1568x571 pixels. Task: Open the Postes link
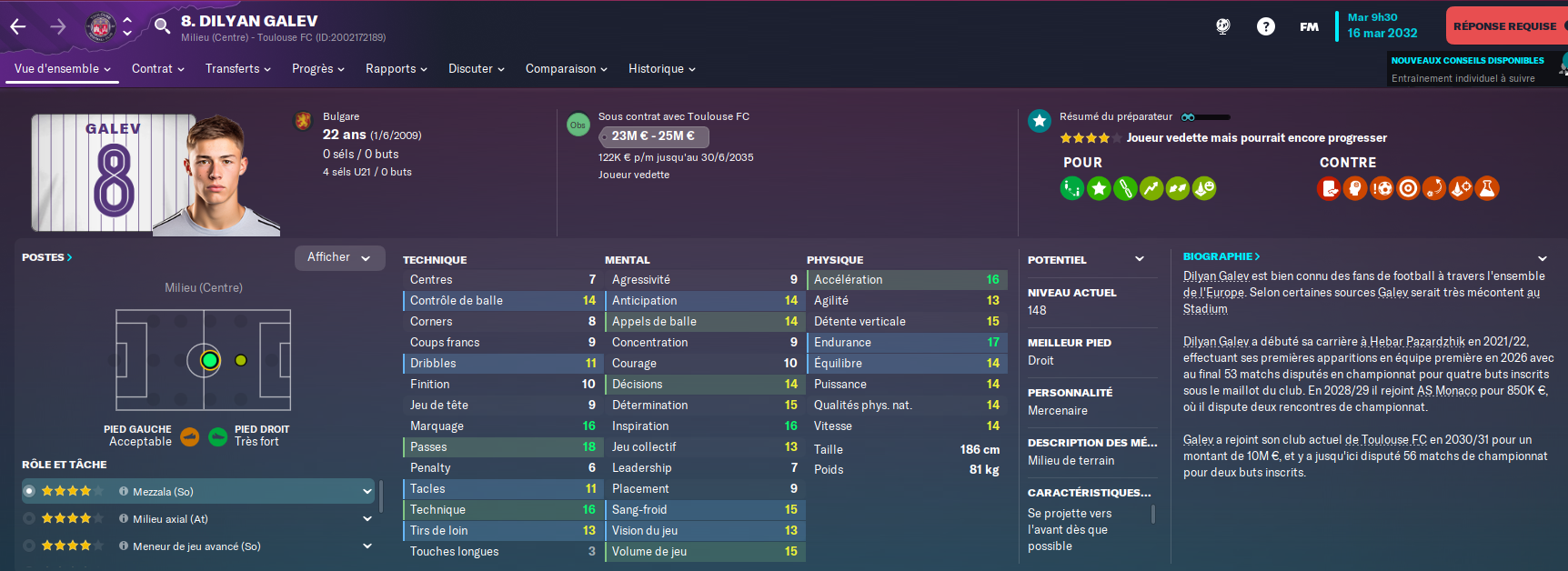[x=46, y=257]
